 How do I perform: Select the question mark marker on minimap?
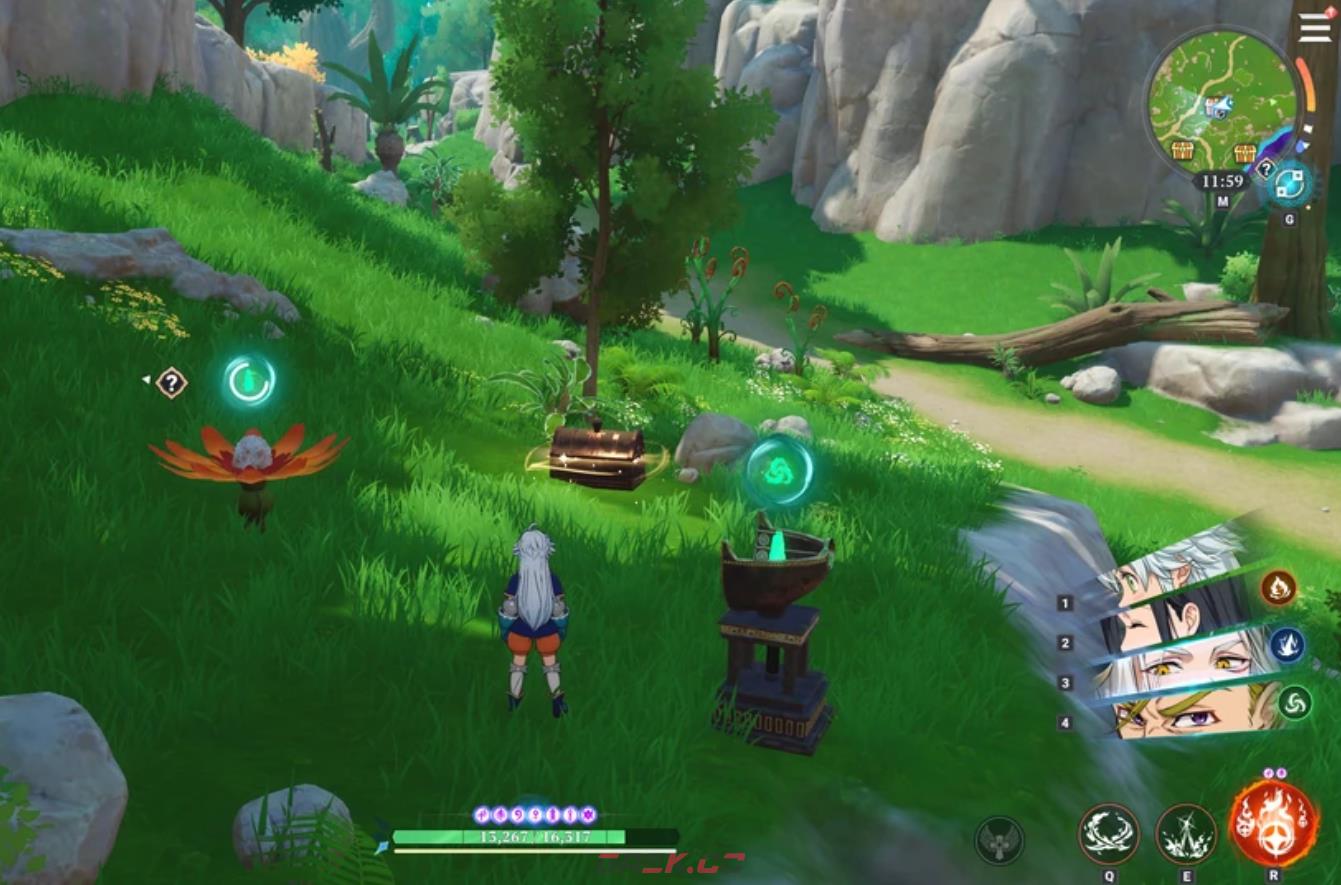(1264, 169)
